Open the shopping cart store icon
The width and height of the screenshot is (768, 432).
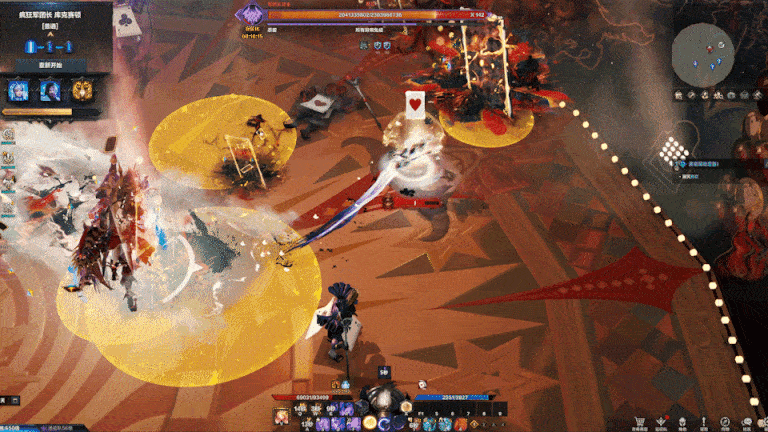(639, 421)
